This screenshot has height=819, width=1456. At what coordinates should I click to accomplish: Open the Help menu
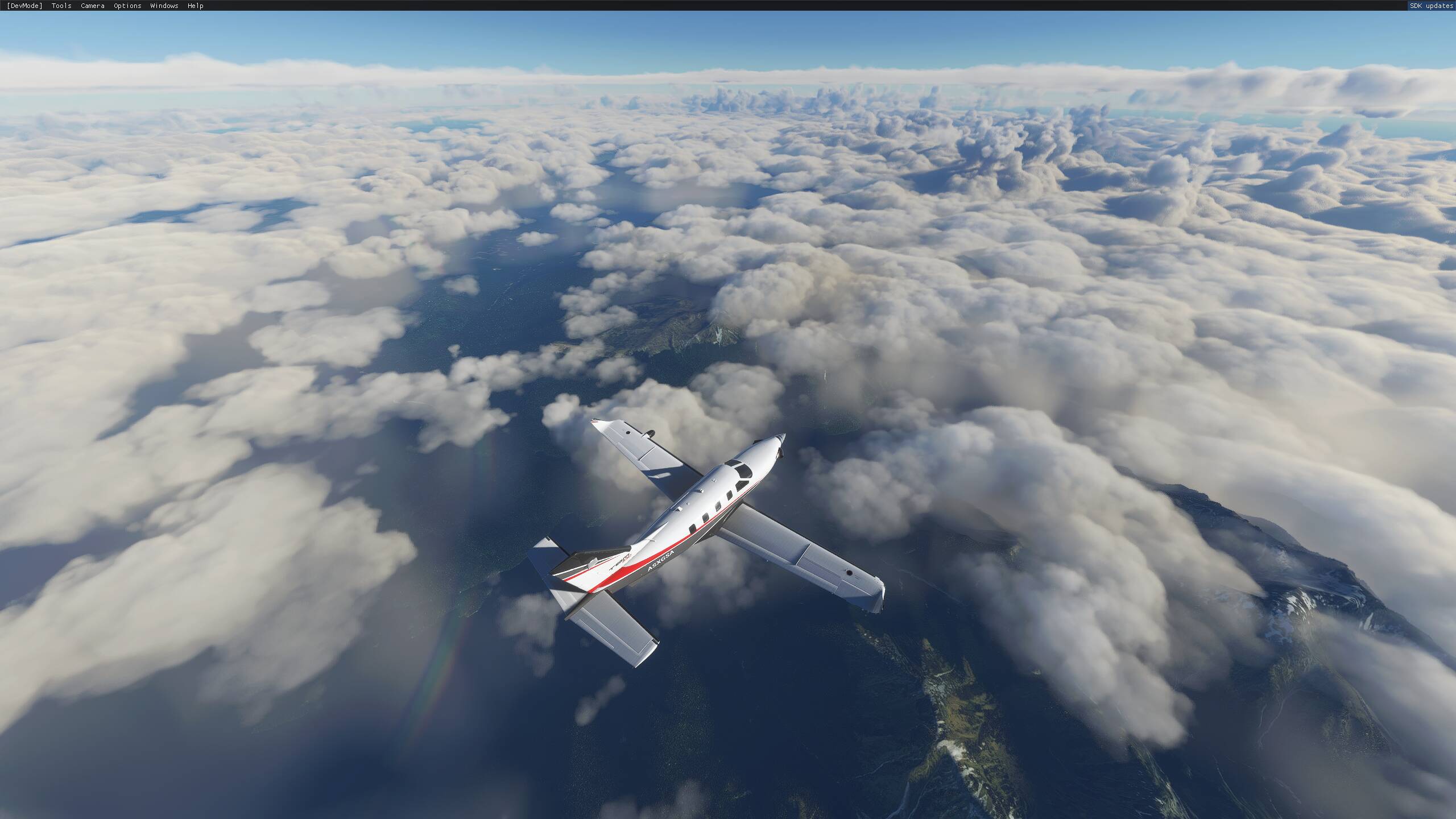pyautogui.click(x=195, y=6)
